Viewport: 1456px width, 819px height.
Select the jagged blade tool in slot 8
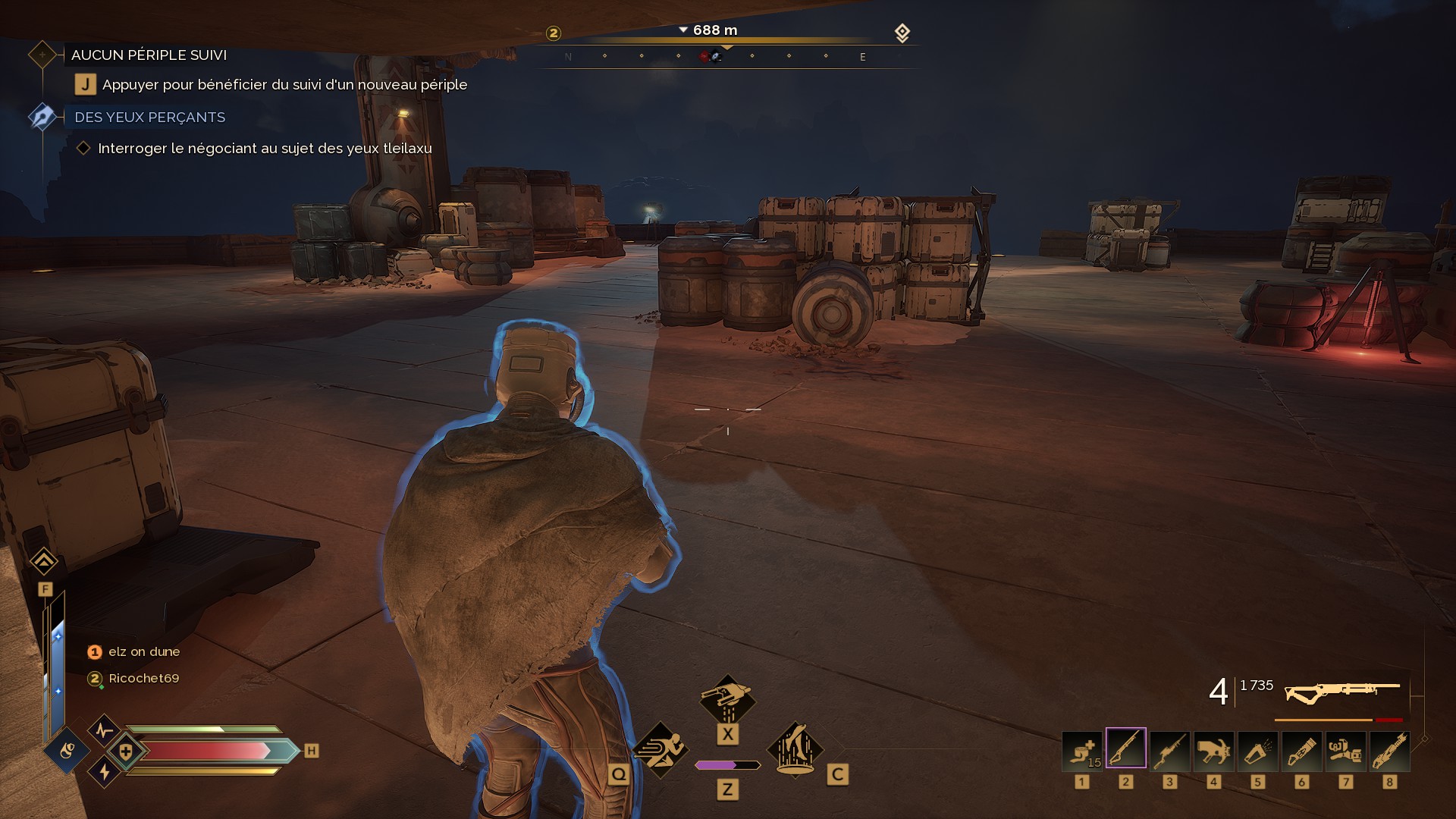[x=1389, y=750]
